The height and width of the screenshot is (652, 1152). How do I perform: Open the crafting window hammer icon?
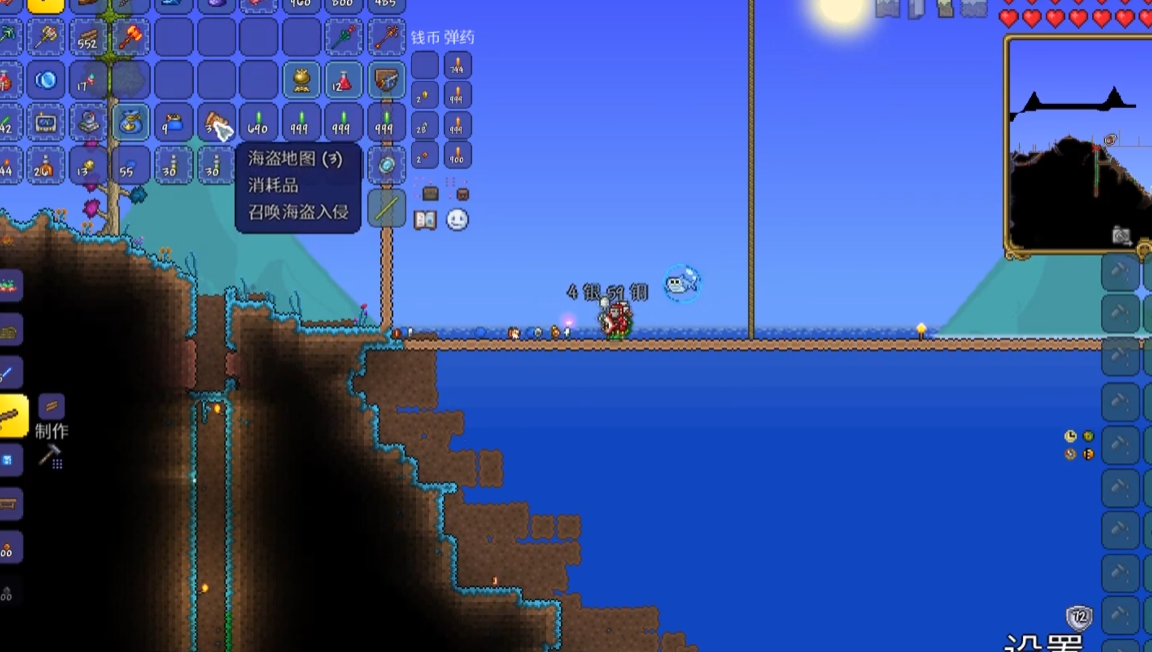point(50,456)
